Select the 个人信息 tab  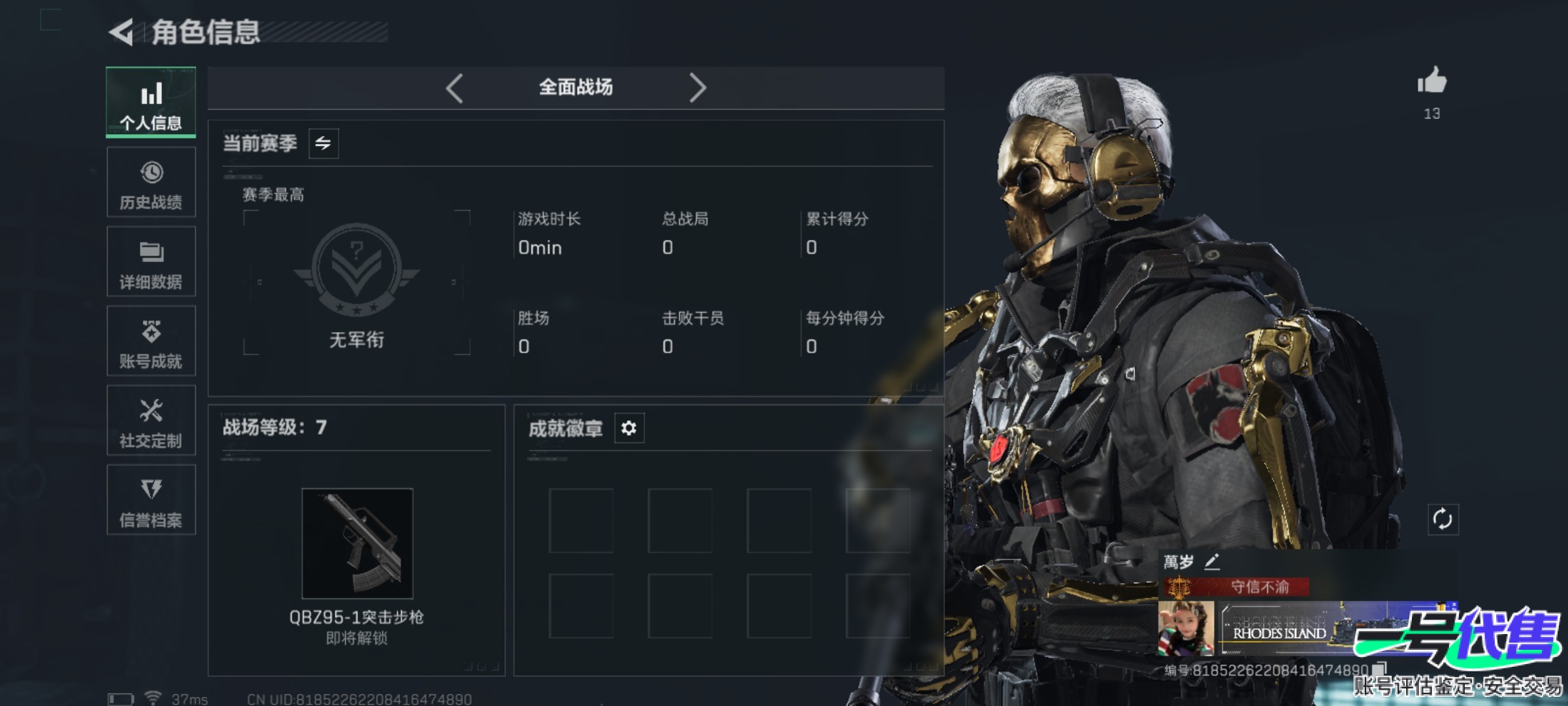(151, 102)
